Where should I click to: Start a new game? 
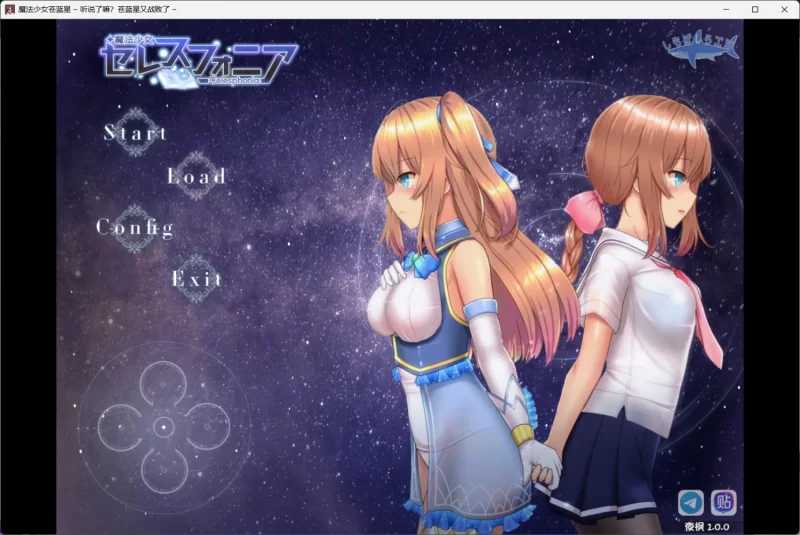(x=136, y=133)
